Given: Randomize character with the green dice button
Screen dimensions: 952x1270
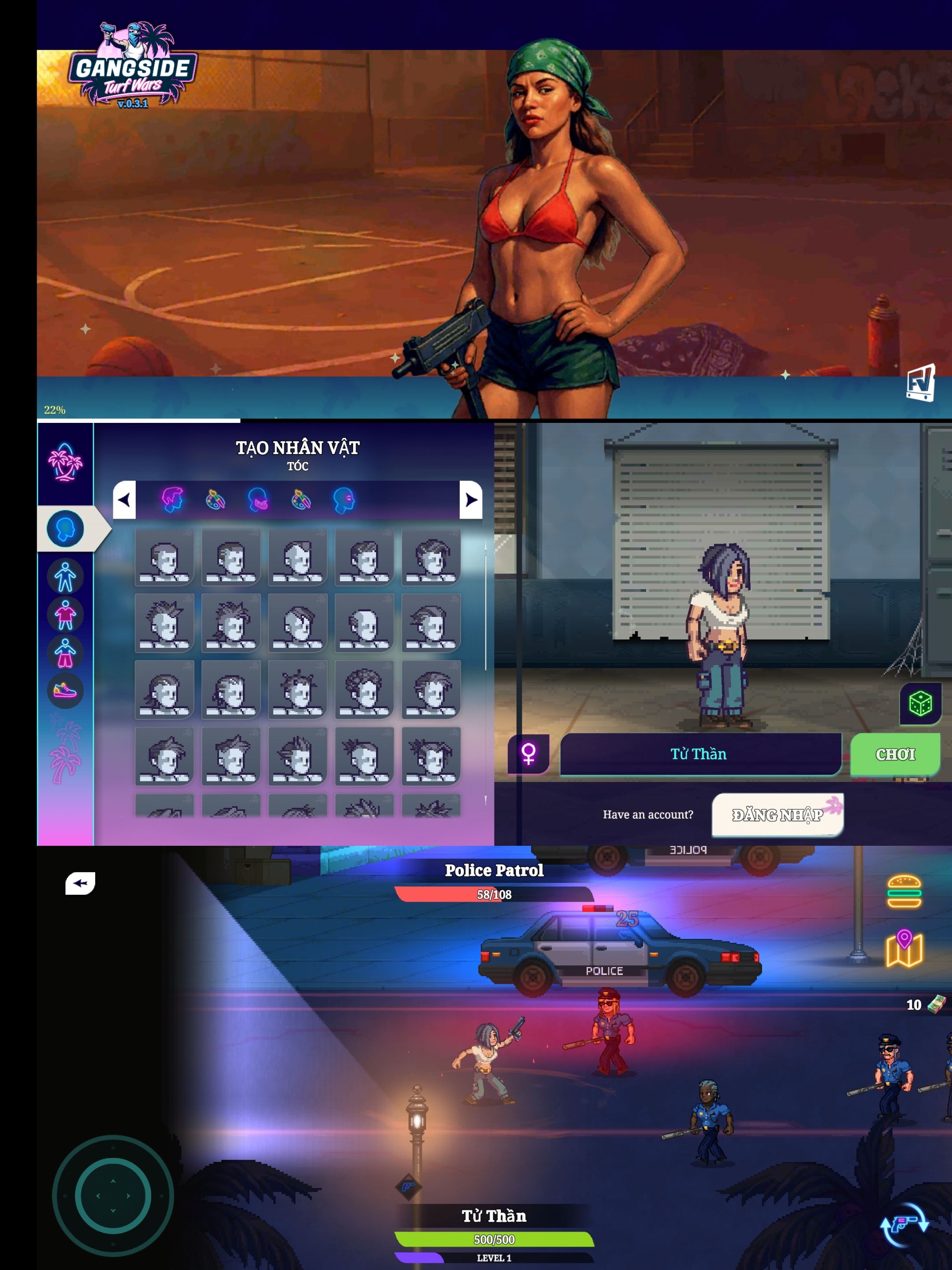Looking at the screenshot, I should 920,704.
